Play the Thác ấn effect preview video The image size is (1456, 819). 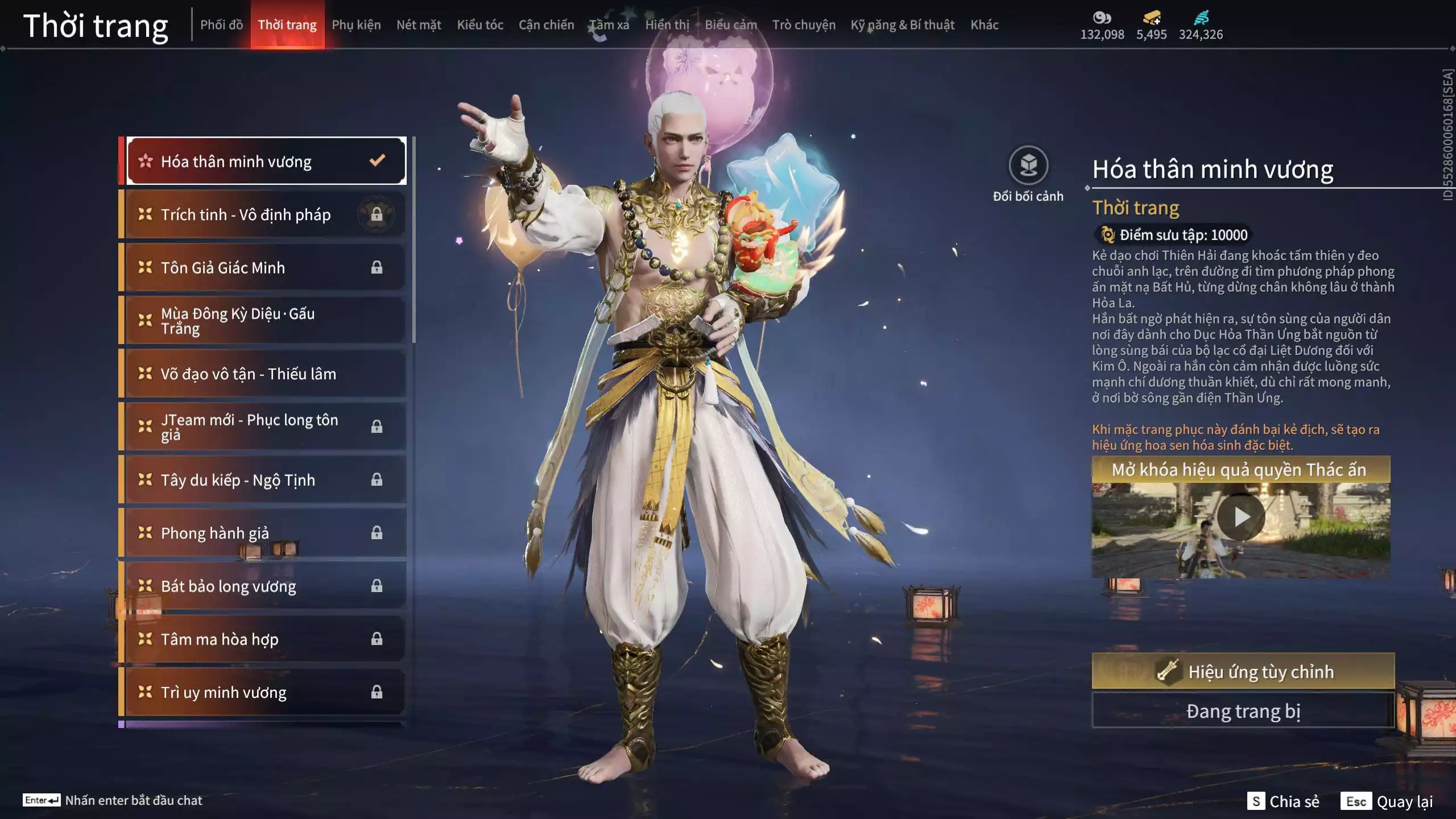tap(1241, 517)
